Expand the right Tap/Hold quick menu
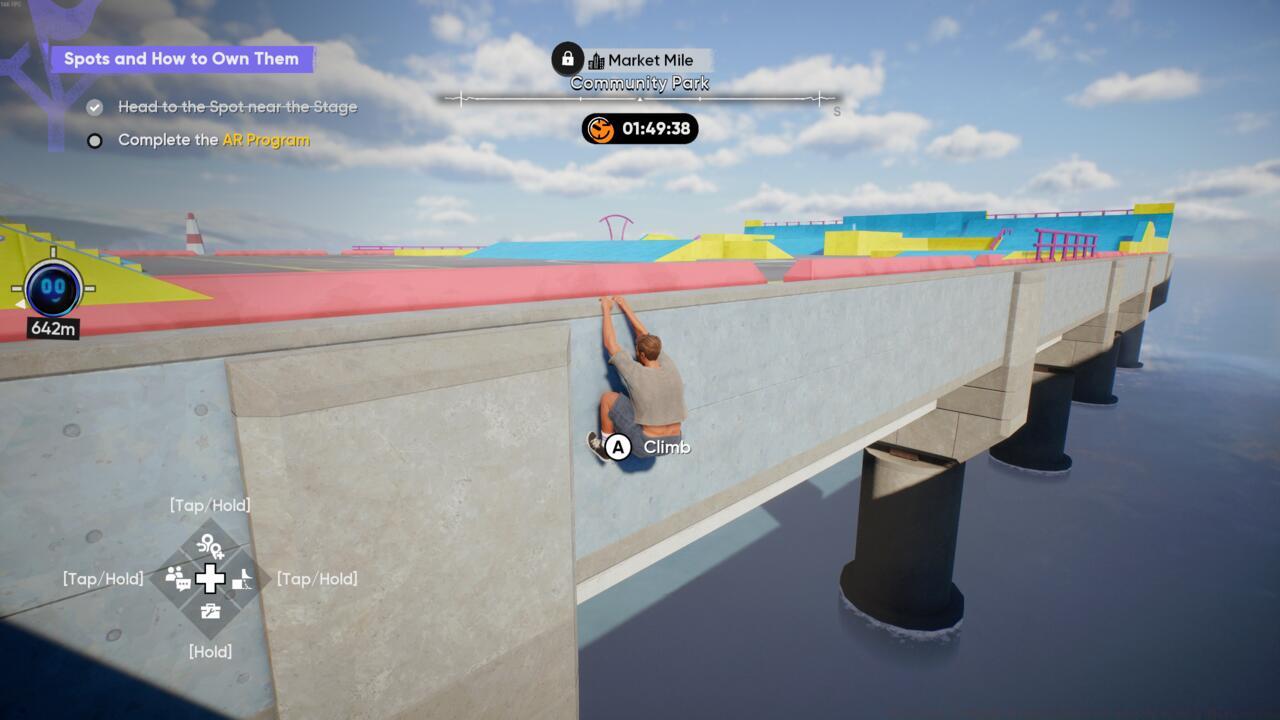 [x=315, y=578]
